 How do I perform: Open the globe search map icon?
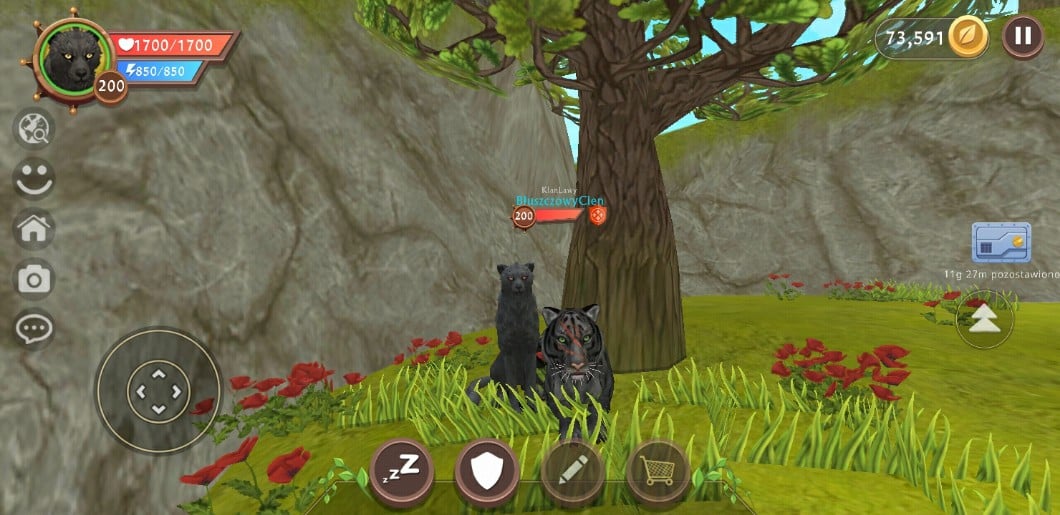pos(34,128)
